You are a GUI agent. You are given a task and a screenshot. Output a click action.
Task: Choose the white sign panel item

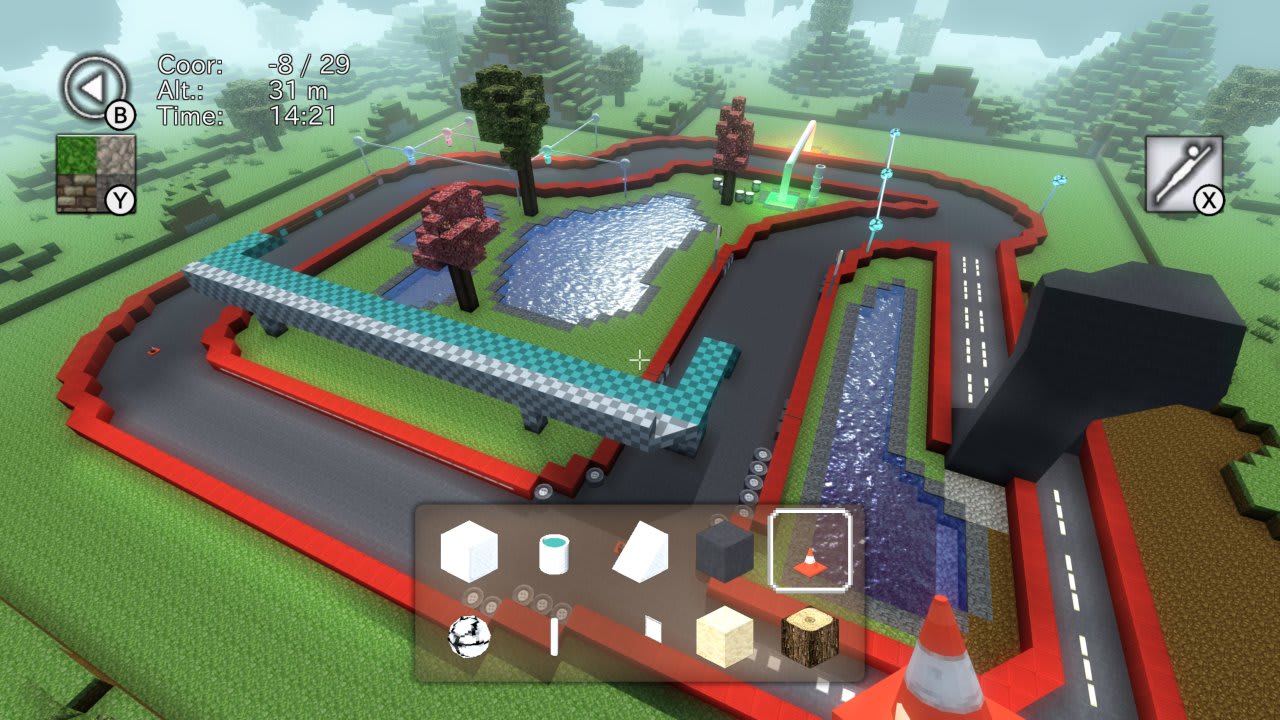654,629
